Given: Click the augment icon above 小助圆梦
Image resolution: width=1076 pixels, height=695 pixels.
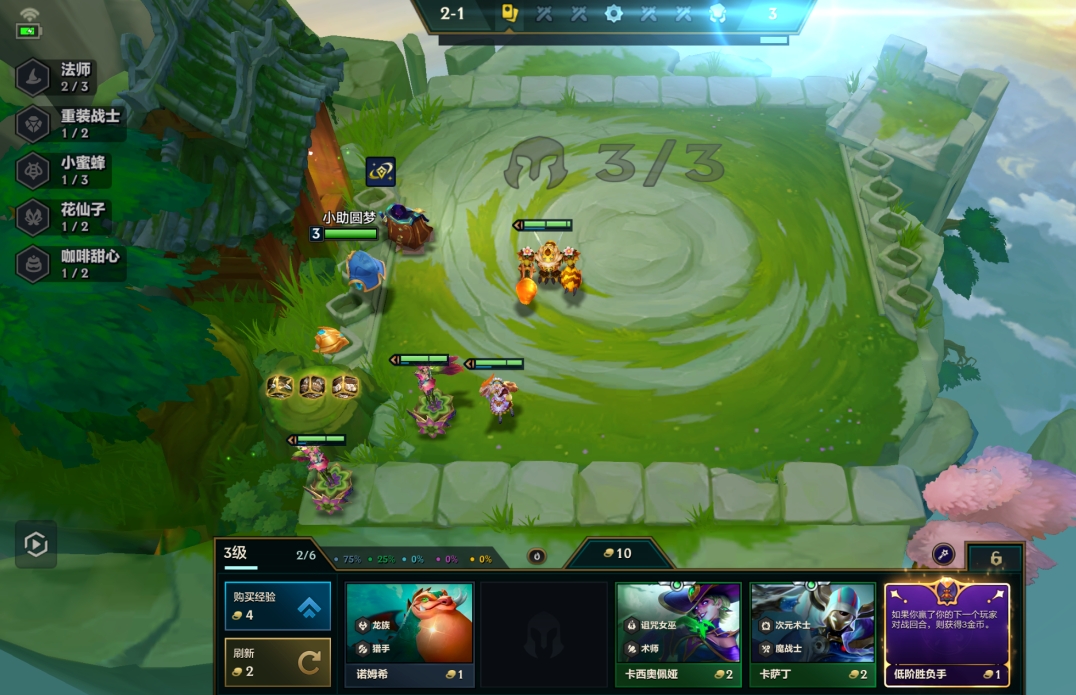Looking at the screenshot, I should point(380,172).
